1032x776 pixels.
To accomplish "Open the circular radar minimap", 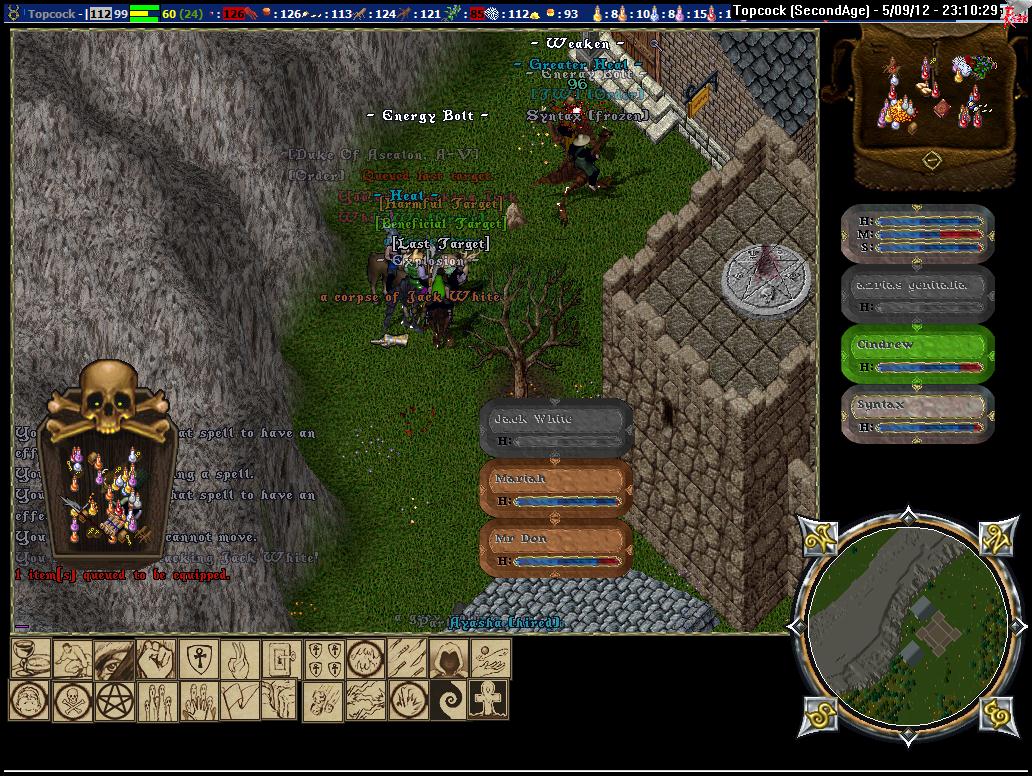I will point(907,627).
